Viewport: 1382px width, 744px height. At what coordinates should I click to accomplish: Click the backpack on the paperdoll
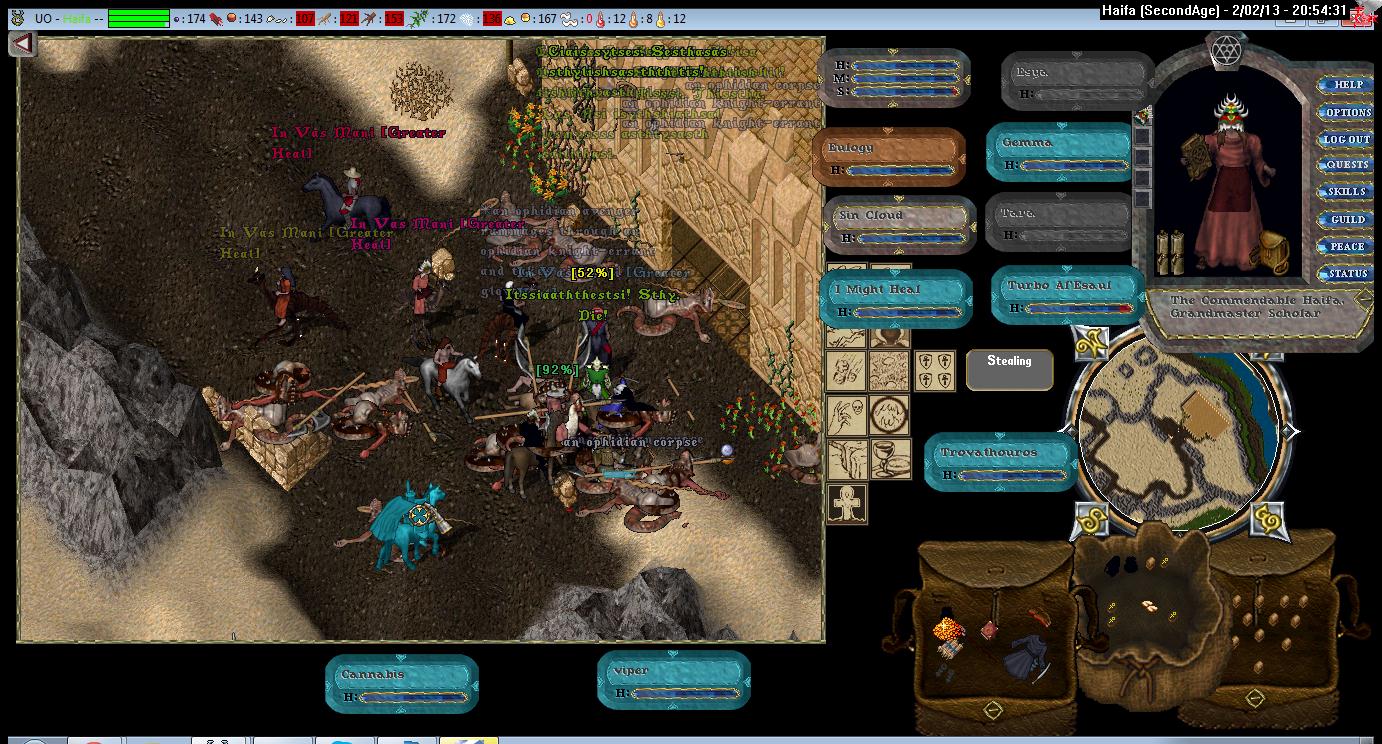click(1274, 253)
